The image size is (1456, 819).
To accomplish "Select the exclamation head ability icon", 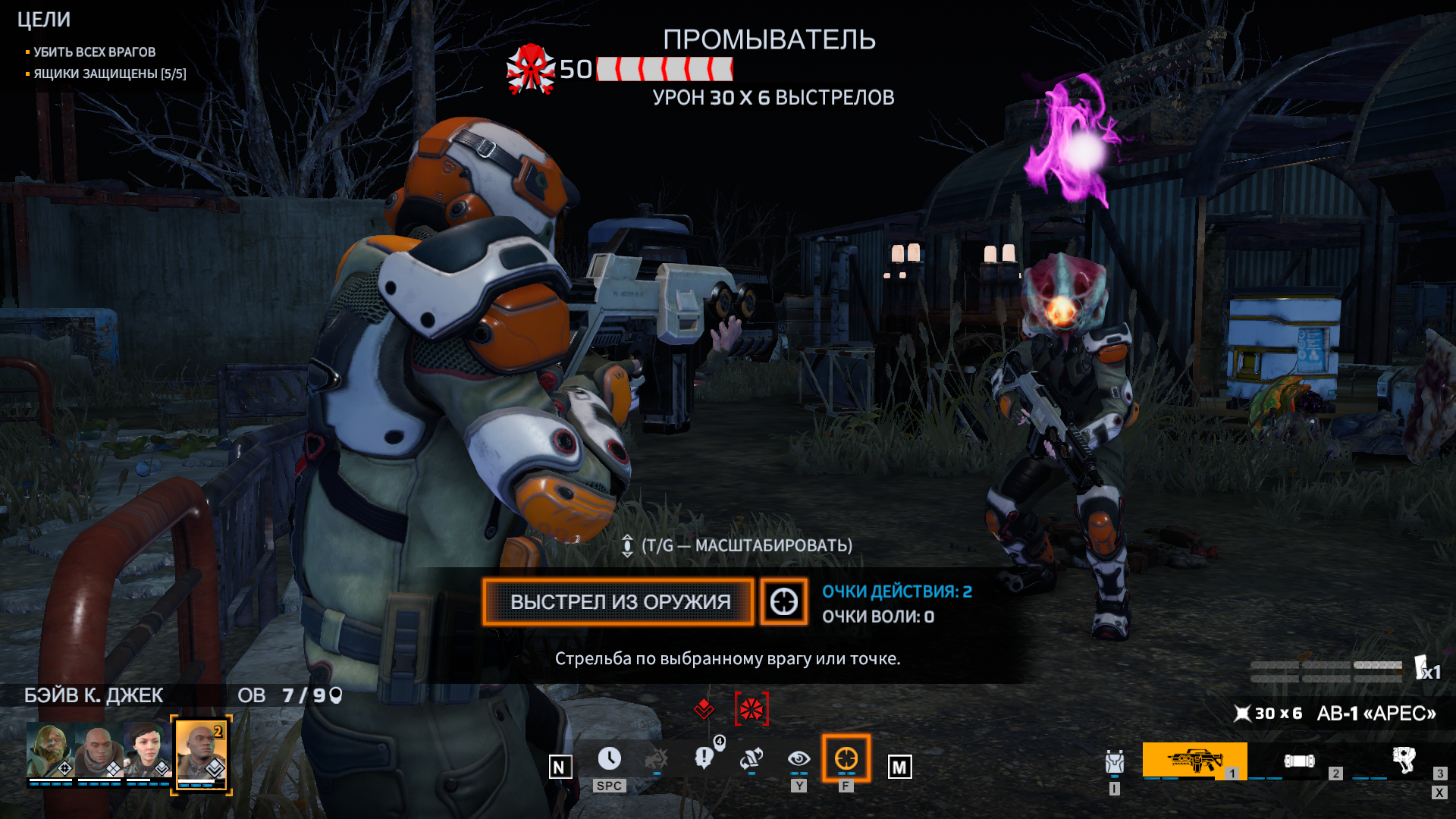I will click(x=704, y=758).
